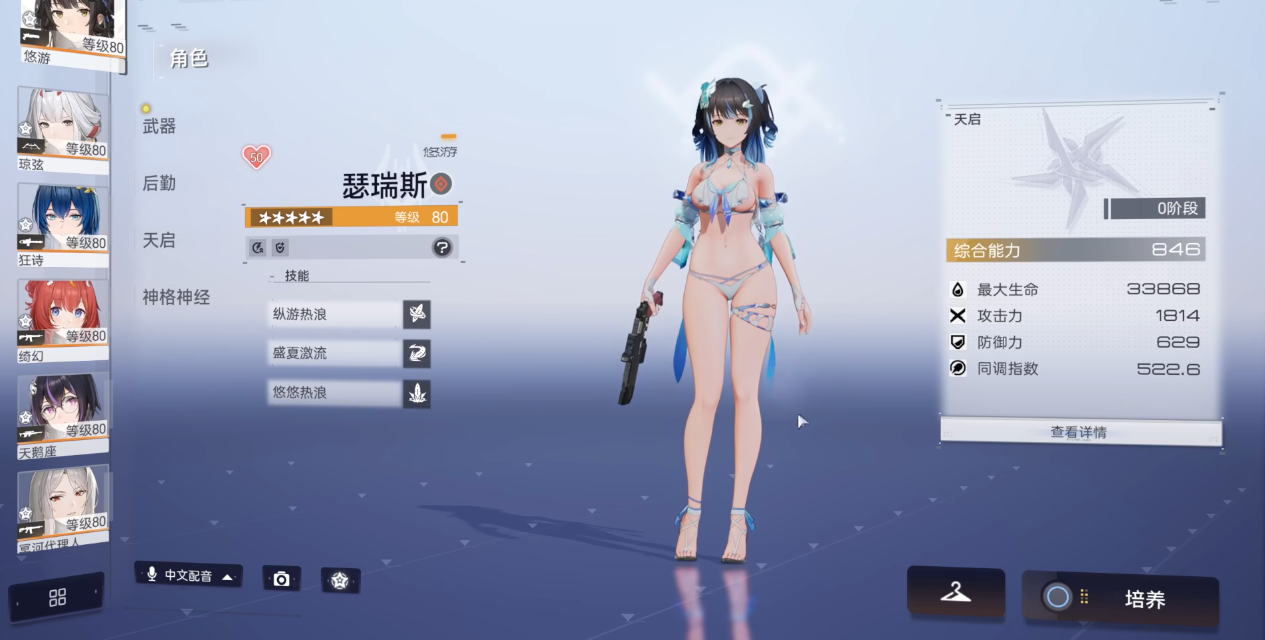Open the 培养 development menu

coord(1120,599)
